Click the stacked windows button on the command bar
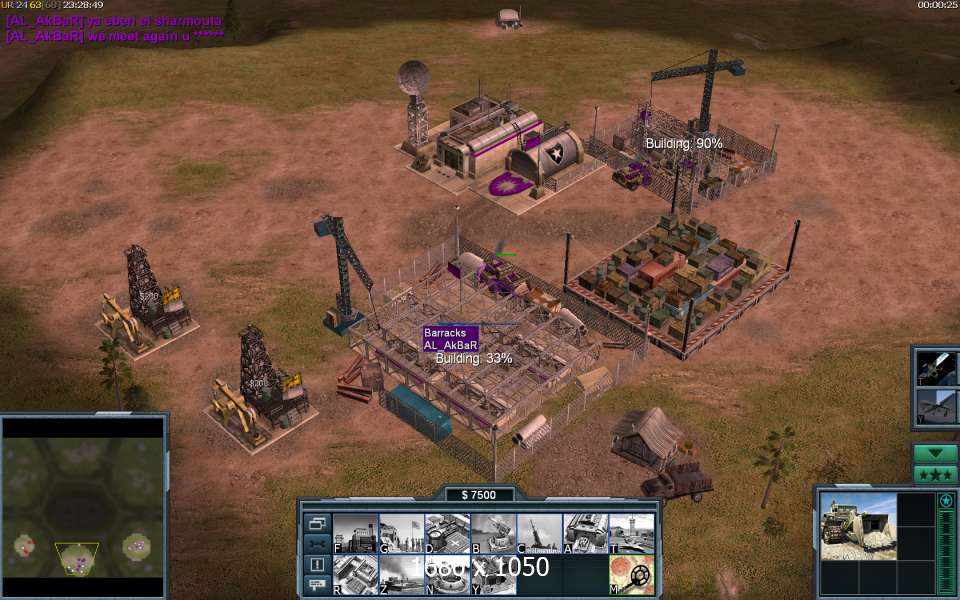960x600 pixels. pyautogui.click(x=317, y=523)
